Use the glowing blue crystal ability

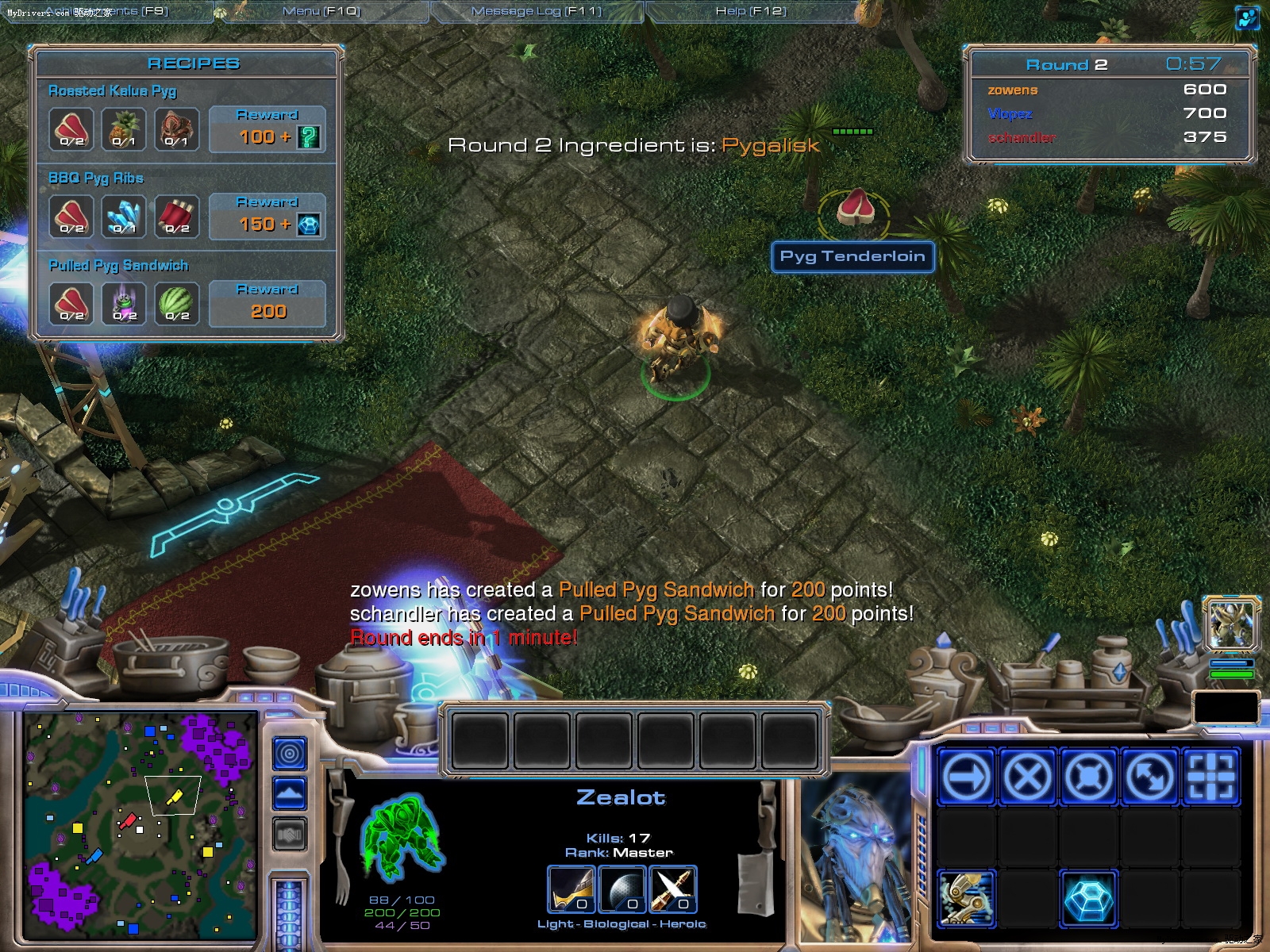[x=1088, y=899]
